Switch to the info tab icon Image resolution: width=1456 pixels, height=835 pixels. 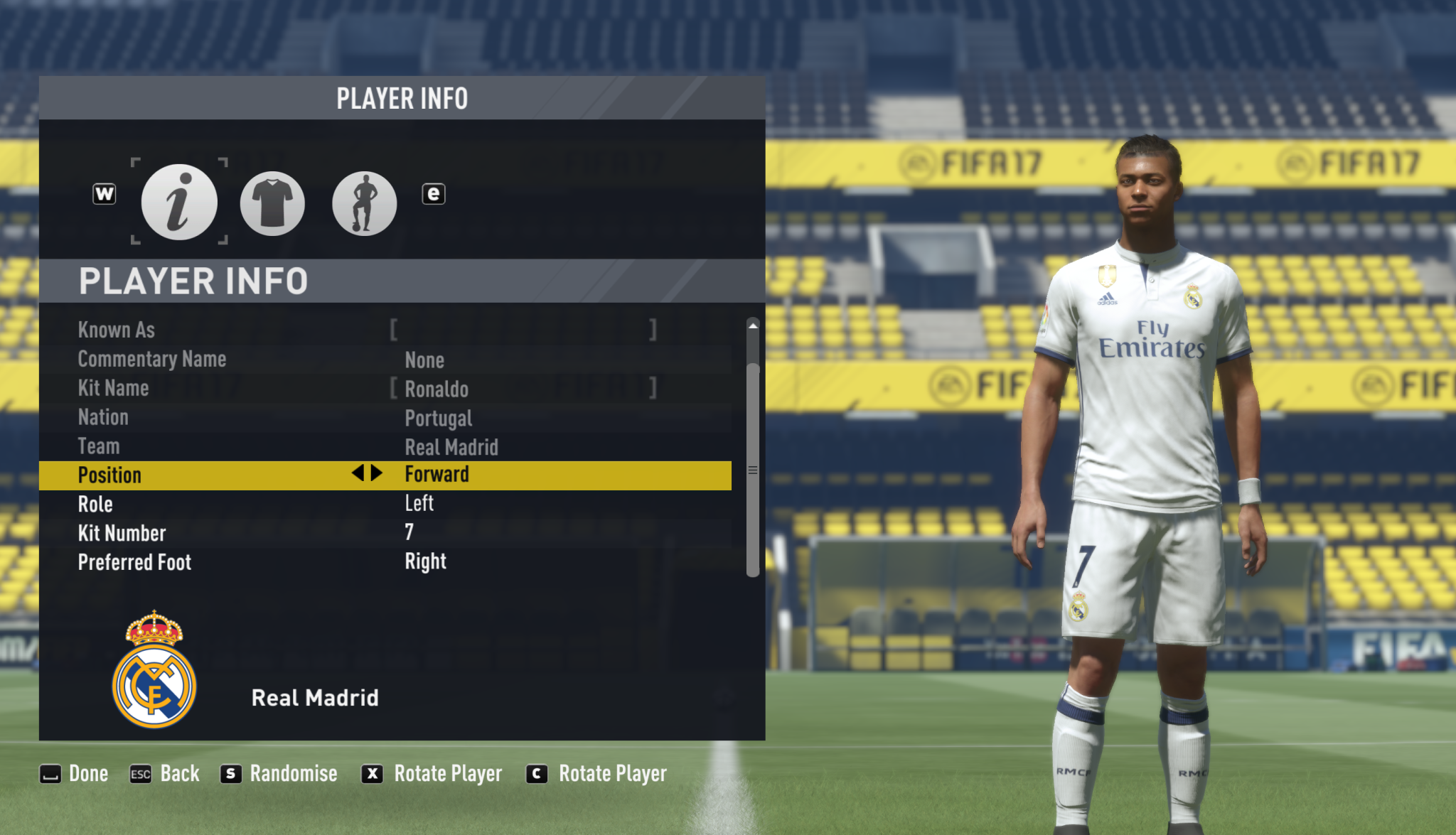(179, 203)
